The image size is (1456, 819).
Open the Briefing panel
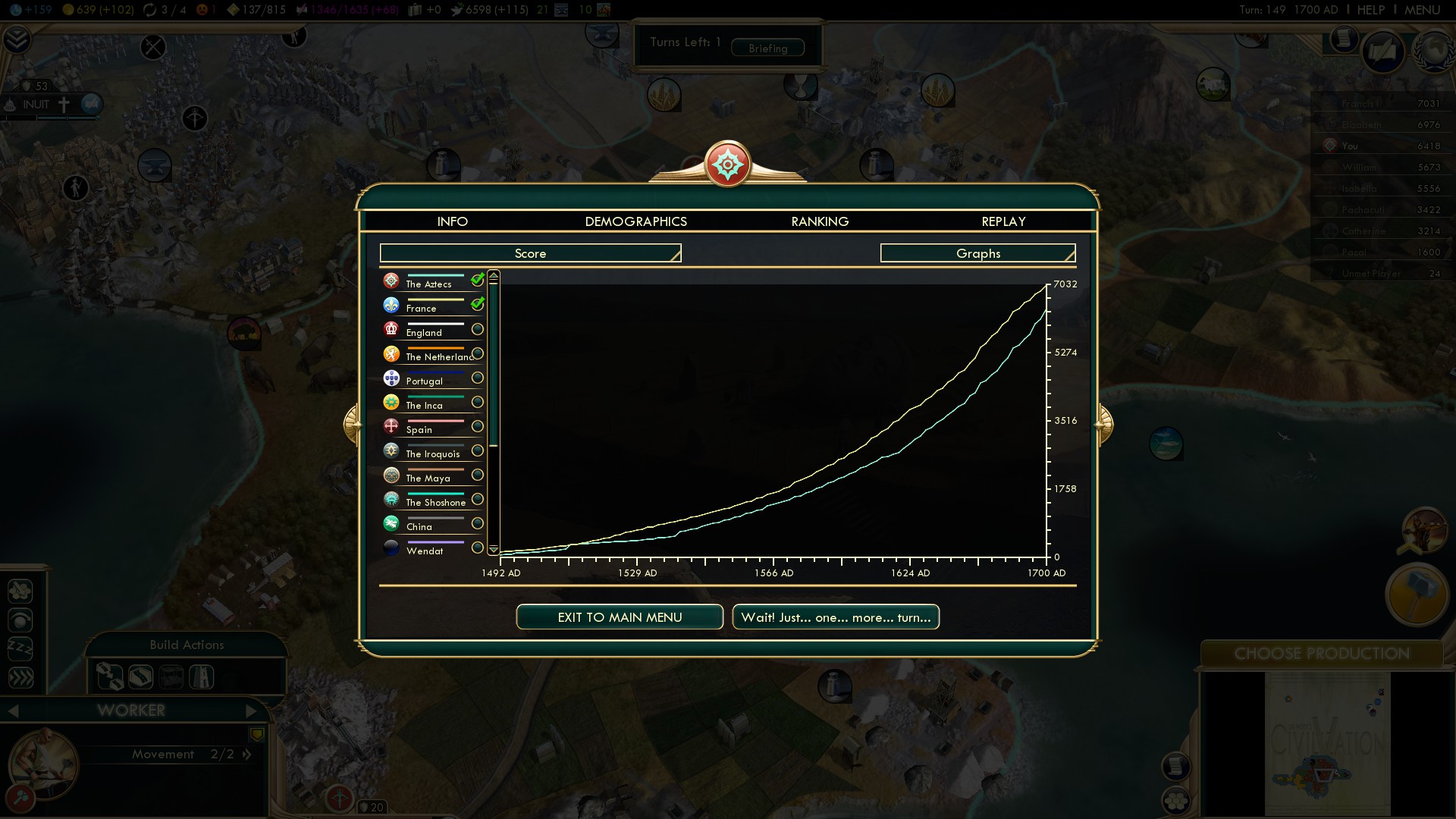click(767, 48)
